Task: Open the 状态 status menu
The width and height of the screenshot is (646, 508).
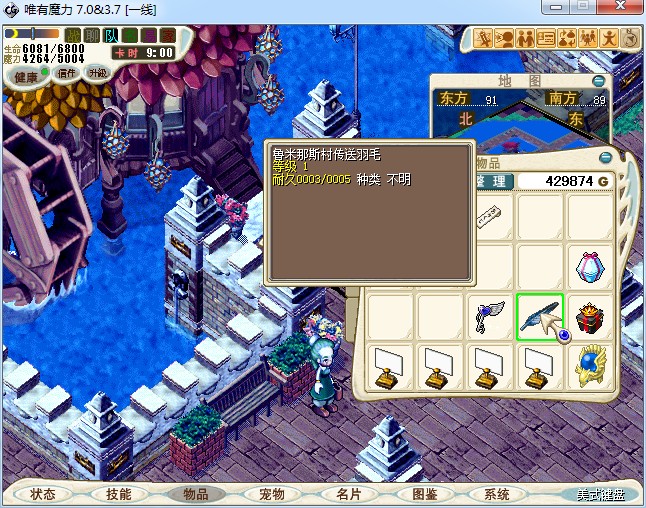Action: (x=43, y=494)
